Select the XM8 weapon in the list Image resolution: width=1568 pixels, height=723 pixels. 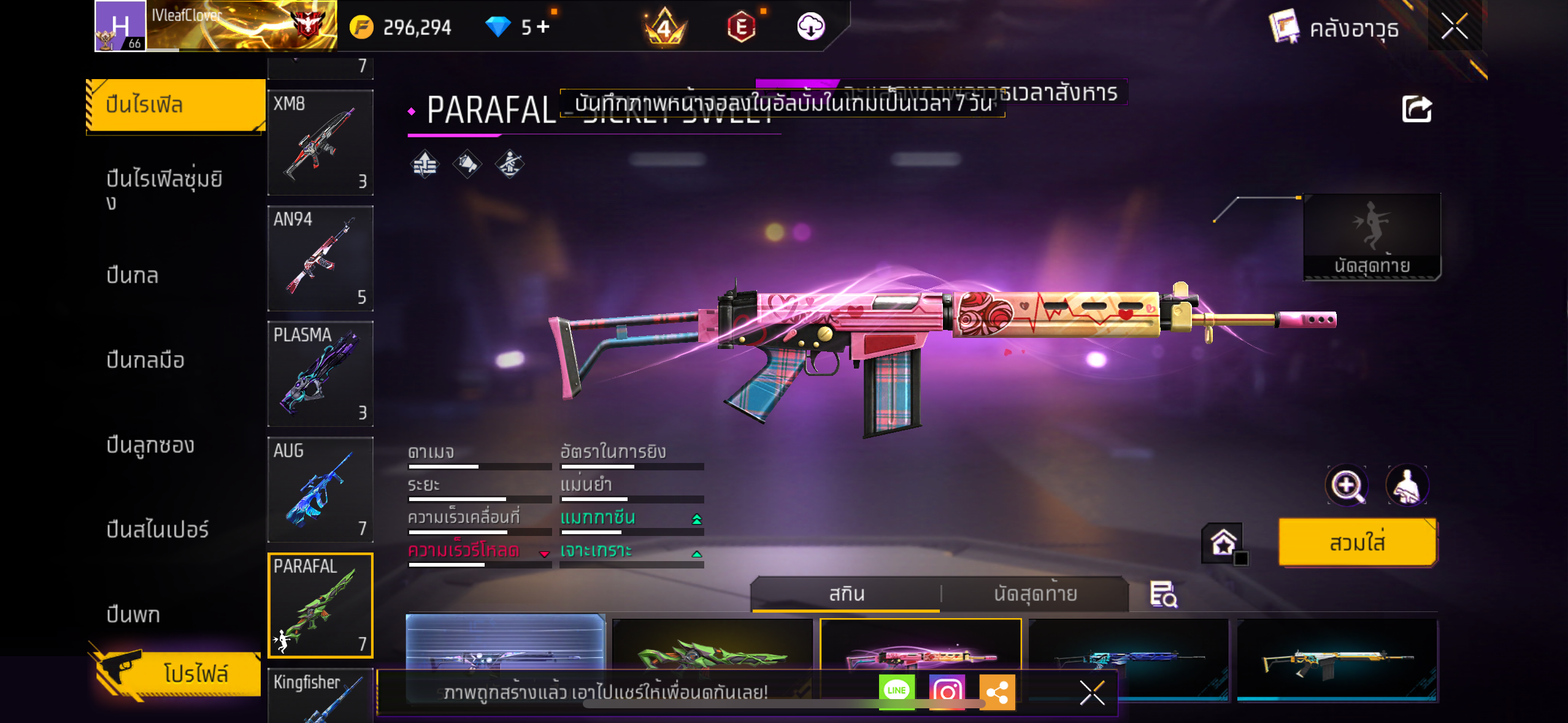tap(320, 142)
